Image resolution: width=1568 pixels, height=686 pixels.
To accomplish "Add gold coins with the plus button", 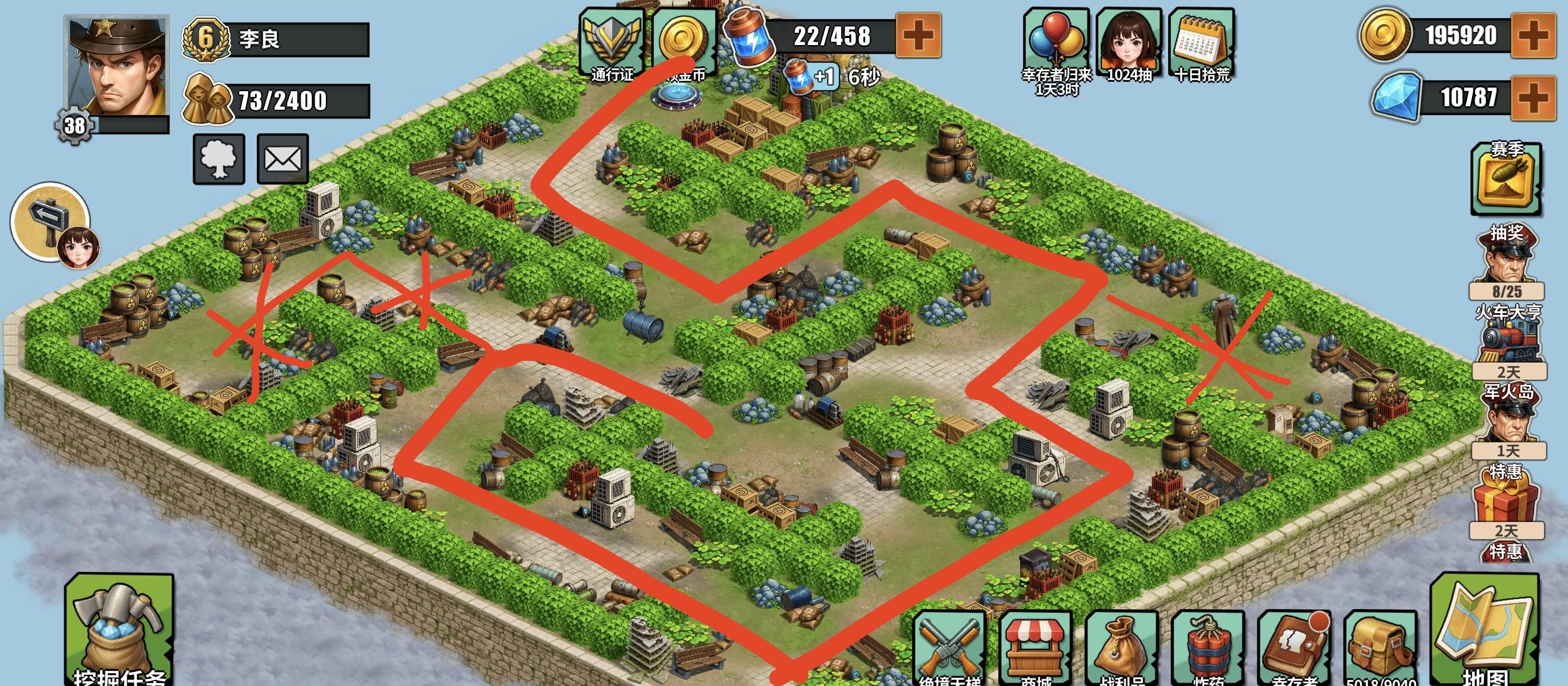I will (1533, 35).
